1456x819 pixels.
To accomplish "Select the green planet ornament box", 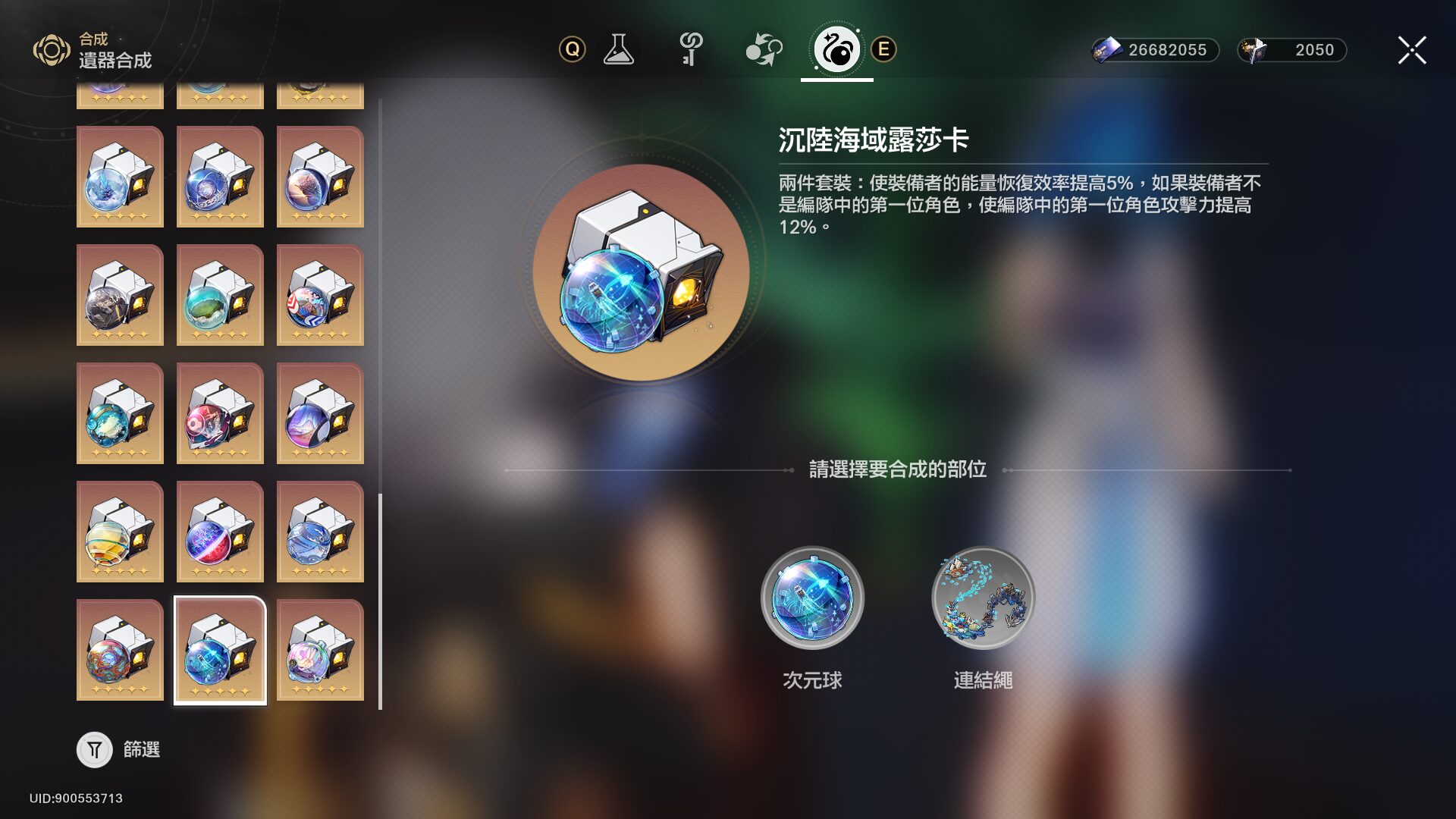I will click(x=220, y=295).
